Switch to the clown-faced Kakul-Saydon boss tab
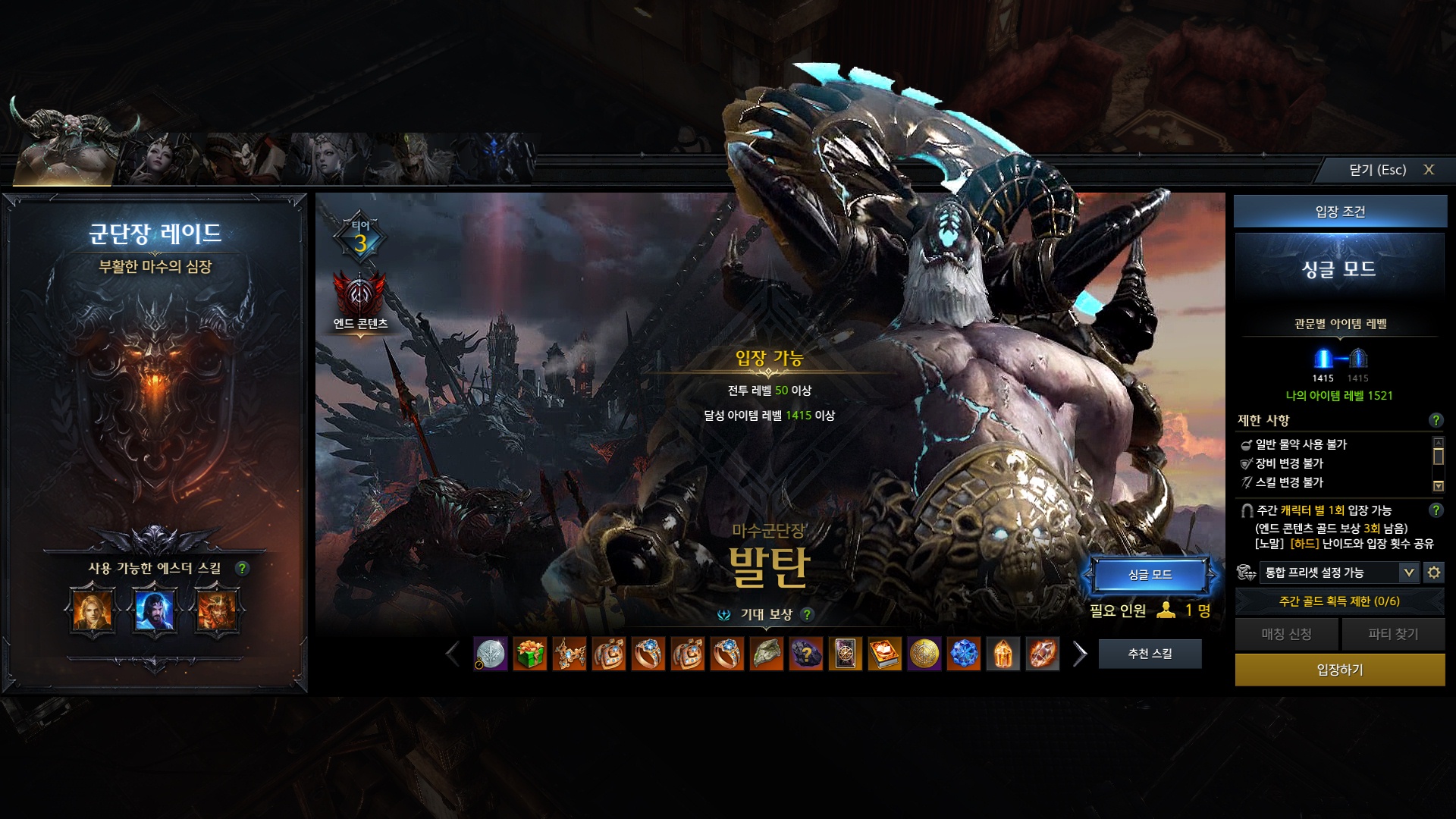 click(243, 159)
